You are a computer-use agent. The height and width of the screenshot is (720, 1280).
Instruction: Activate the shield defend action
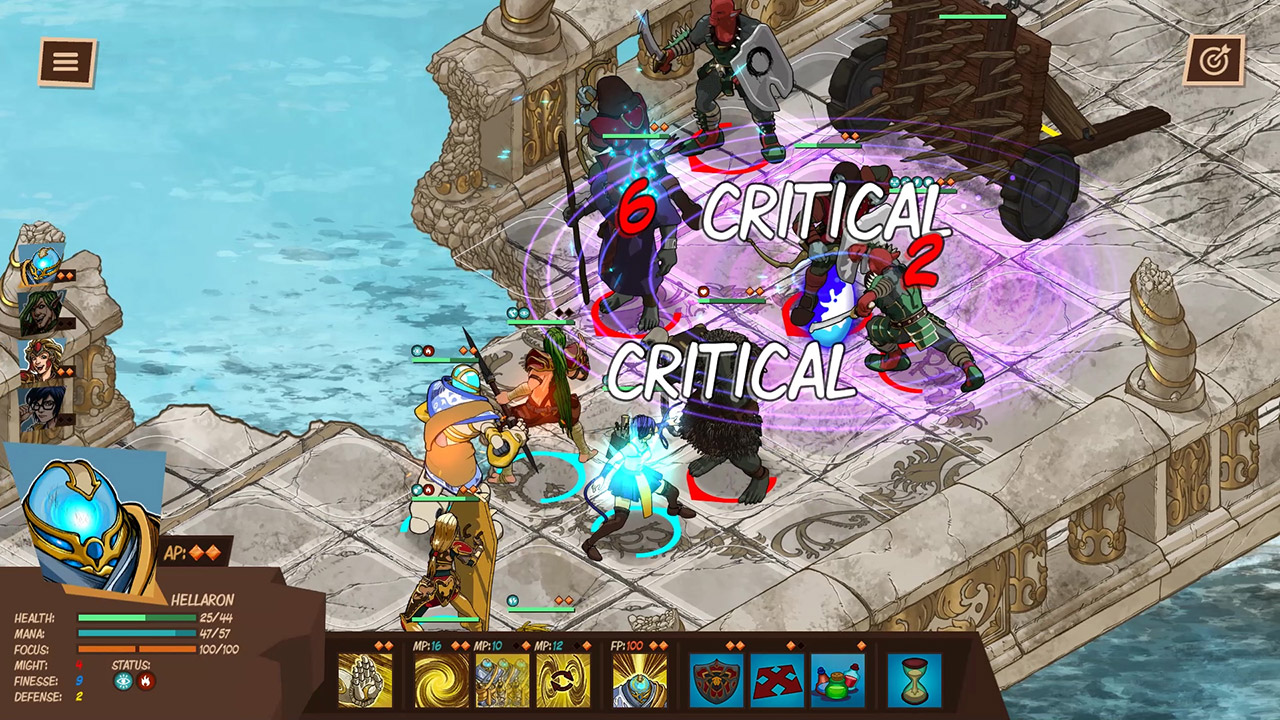pos(716,680)
